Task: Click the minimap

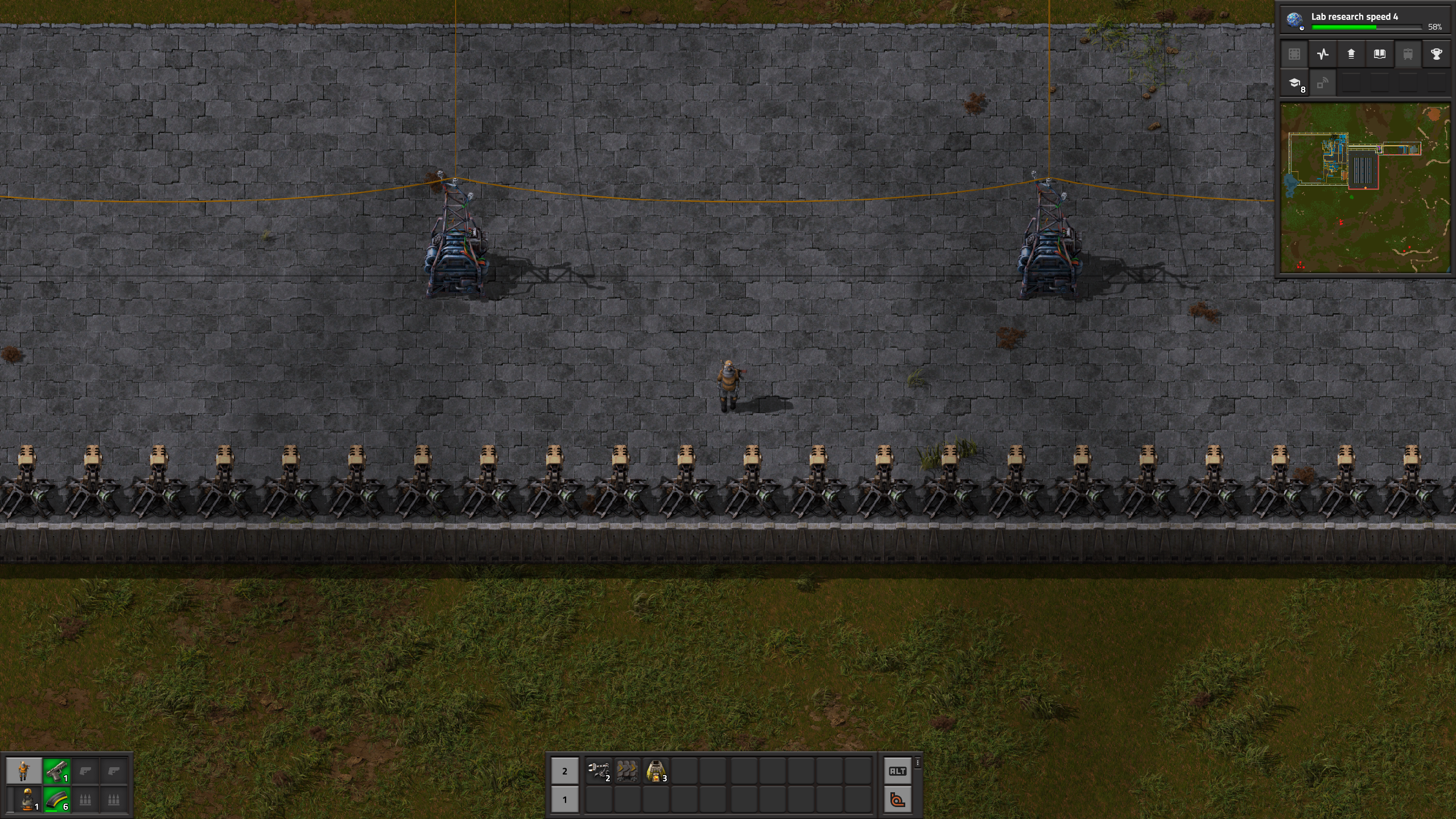Action: [x=1365, y=188]
